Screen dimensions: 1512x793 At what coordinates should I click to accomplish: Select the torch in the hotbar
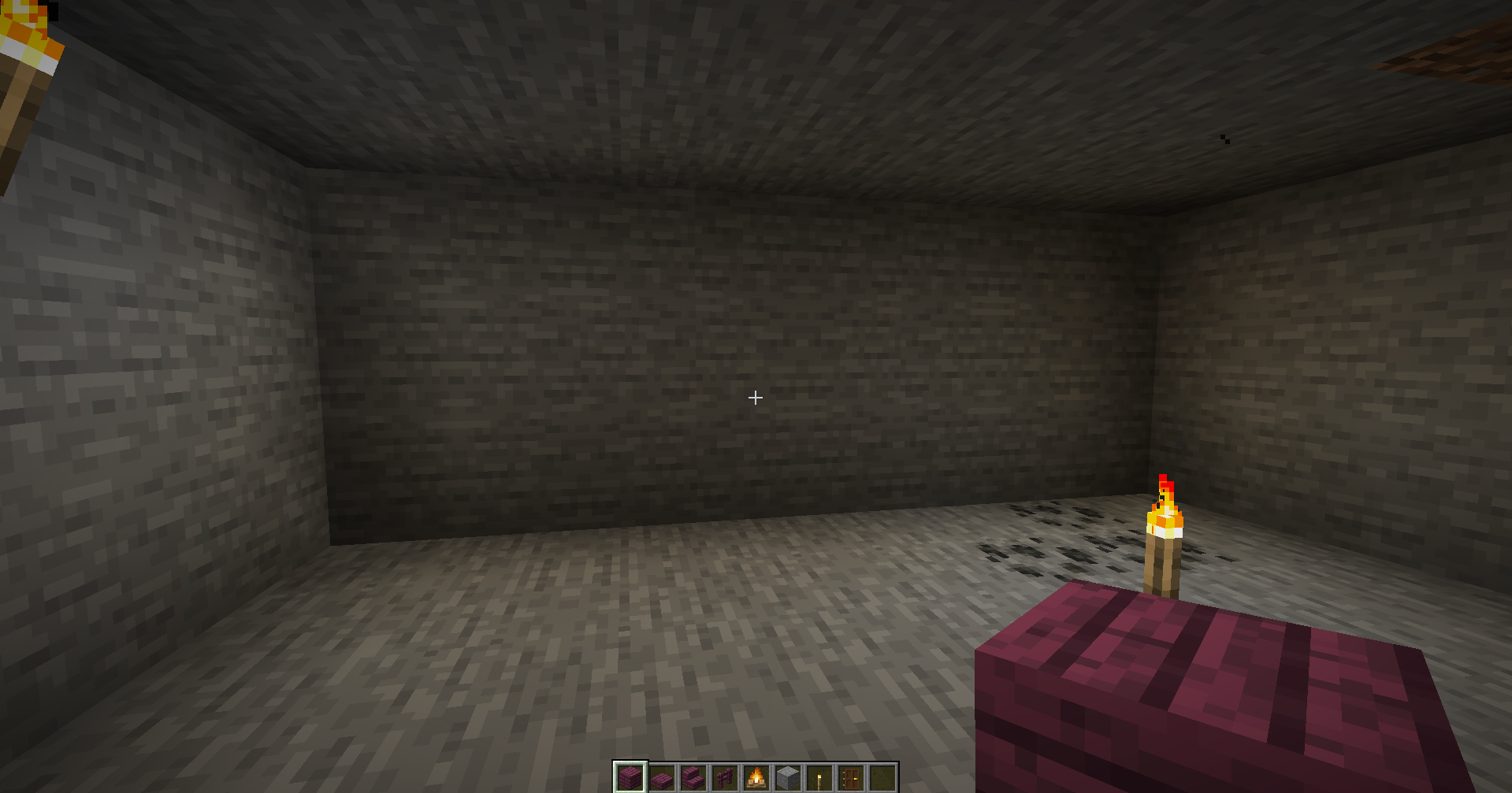coord(819,776)
